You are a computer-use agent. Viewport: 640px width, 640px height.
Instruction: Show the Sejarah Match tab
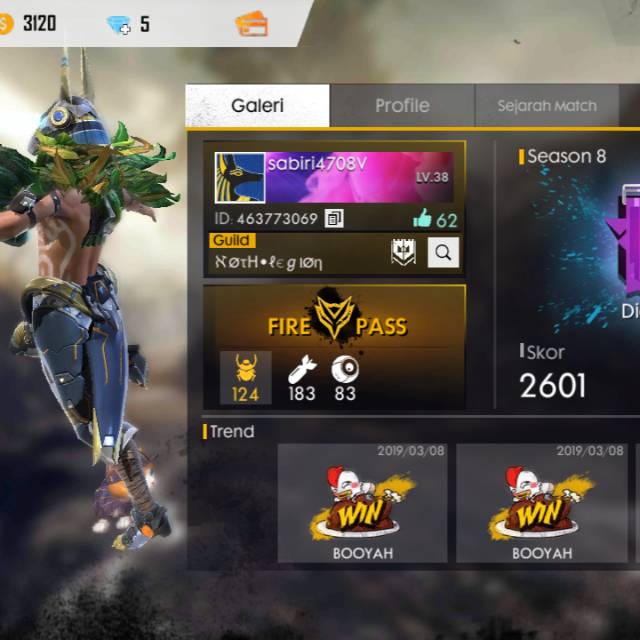coord(546,106)
